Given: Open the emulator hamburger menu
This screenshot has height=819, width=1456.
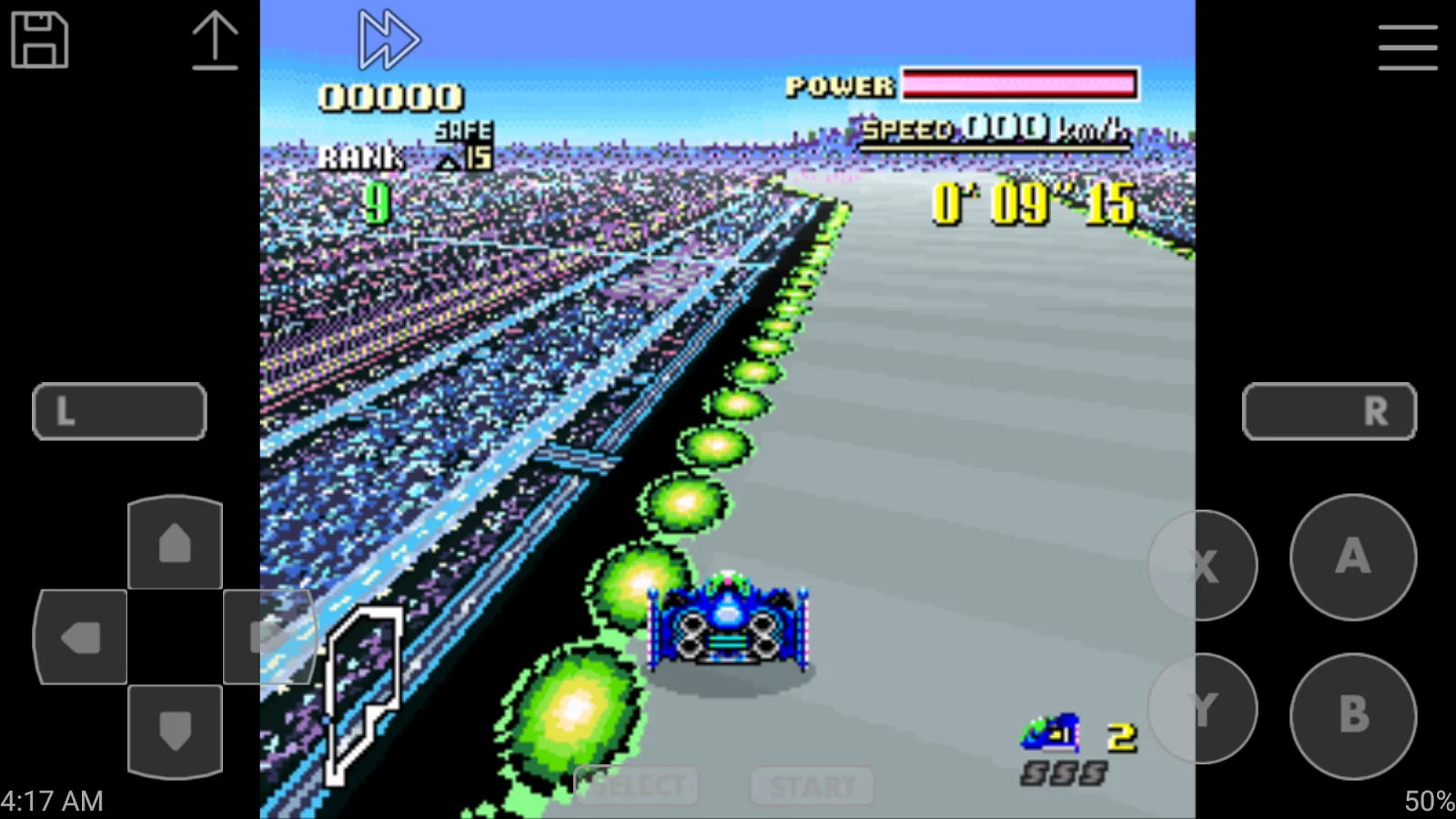Looking at the screenshot, I should click(x=1407, y=47).
